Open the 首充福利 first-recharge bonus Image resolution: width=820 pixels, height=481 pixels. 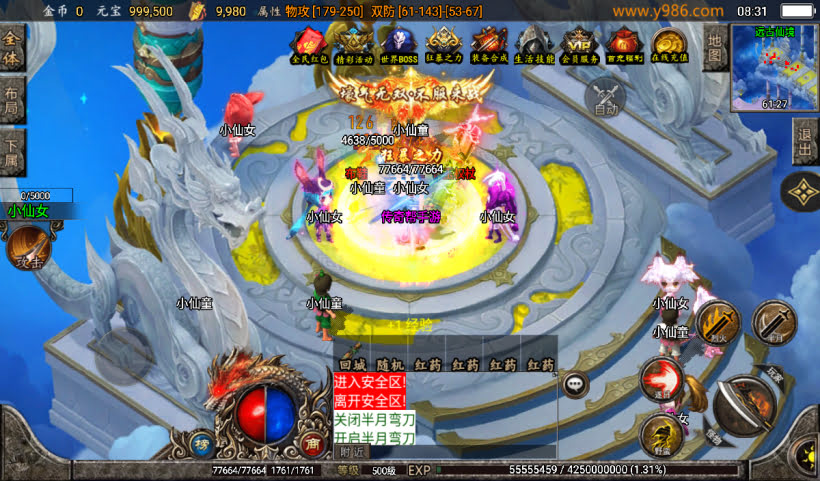pyautogui.click(x=625, y=46)
